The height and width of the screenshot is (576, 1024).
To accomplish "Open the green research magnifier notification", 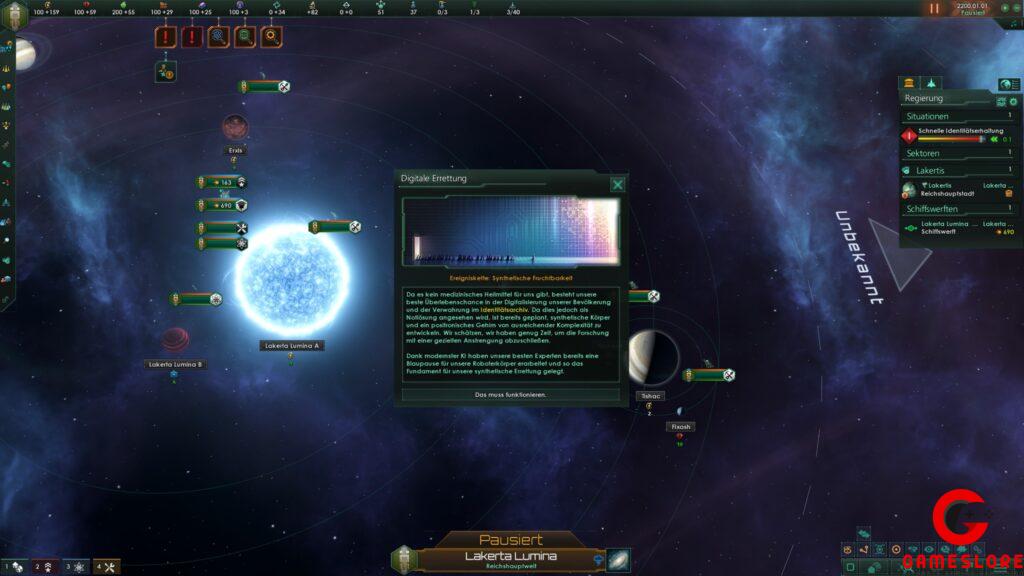I will (245, 38).
